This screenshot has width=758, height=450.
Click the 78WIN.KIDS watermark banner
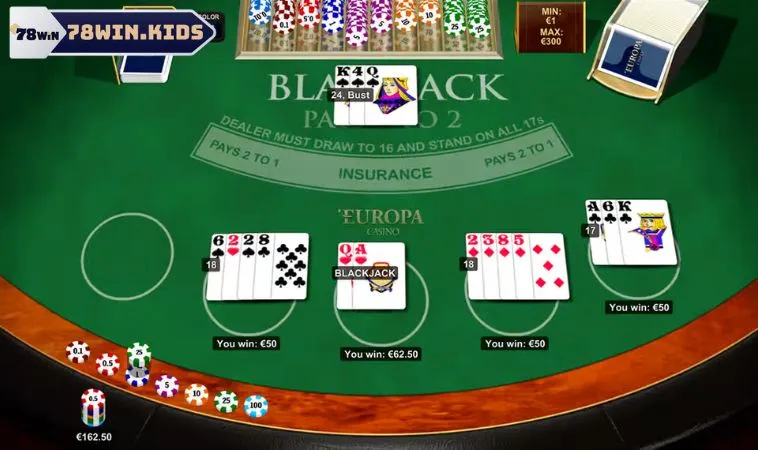click(113, 33)
